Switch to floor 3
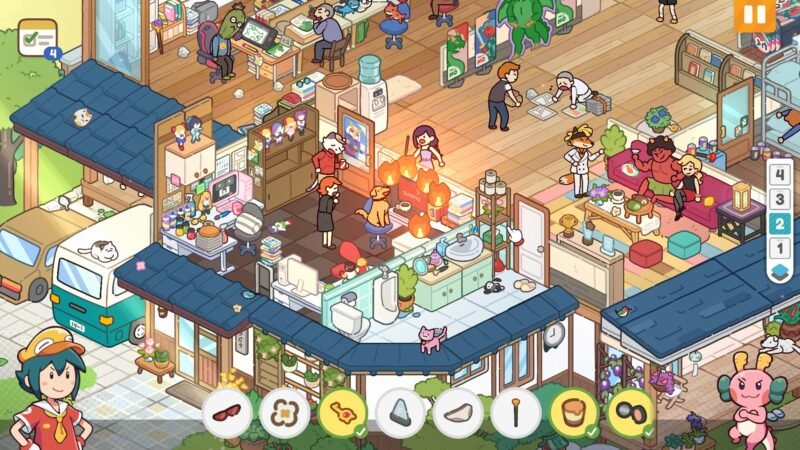This screenshot has width=800, height=450. point(779,197)
